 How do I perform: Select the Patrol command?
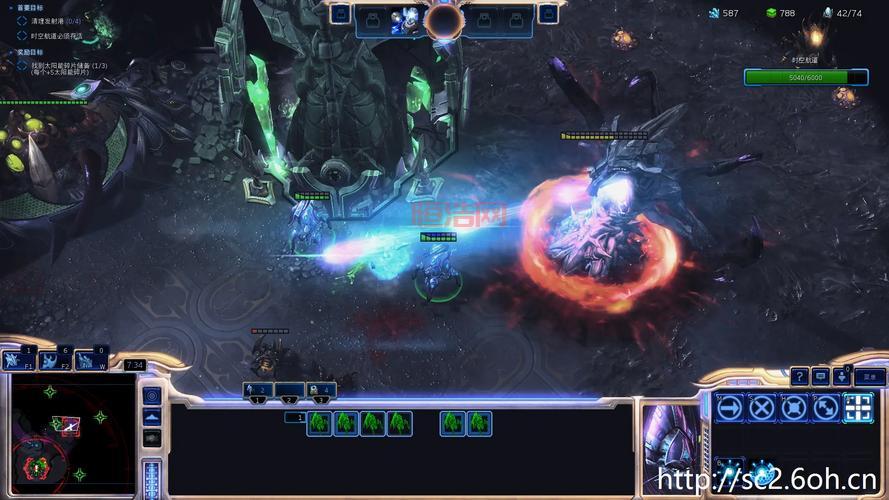[826, 407]
